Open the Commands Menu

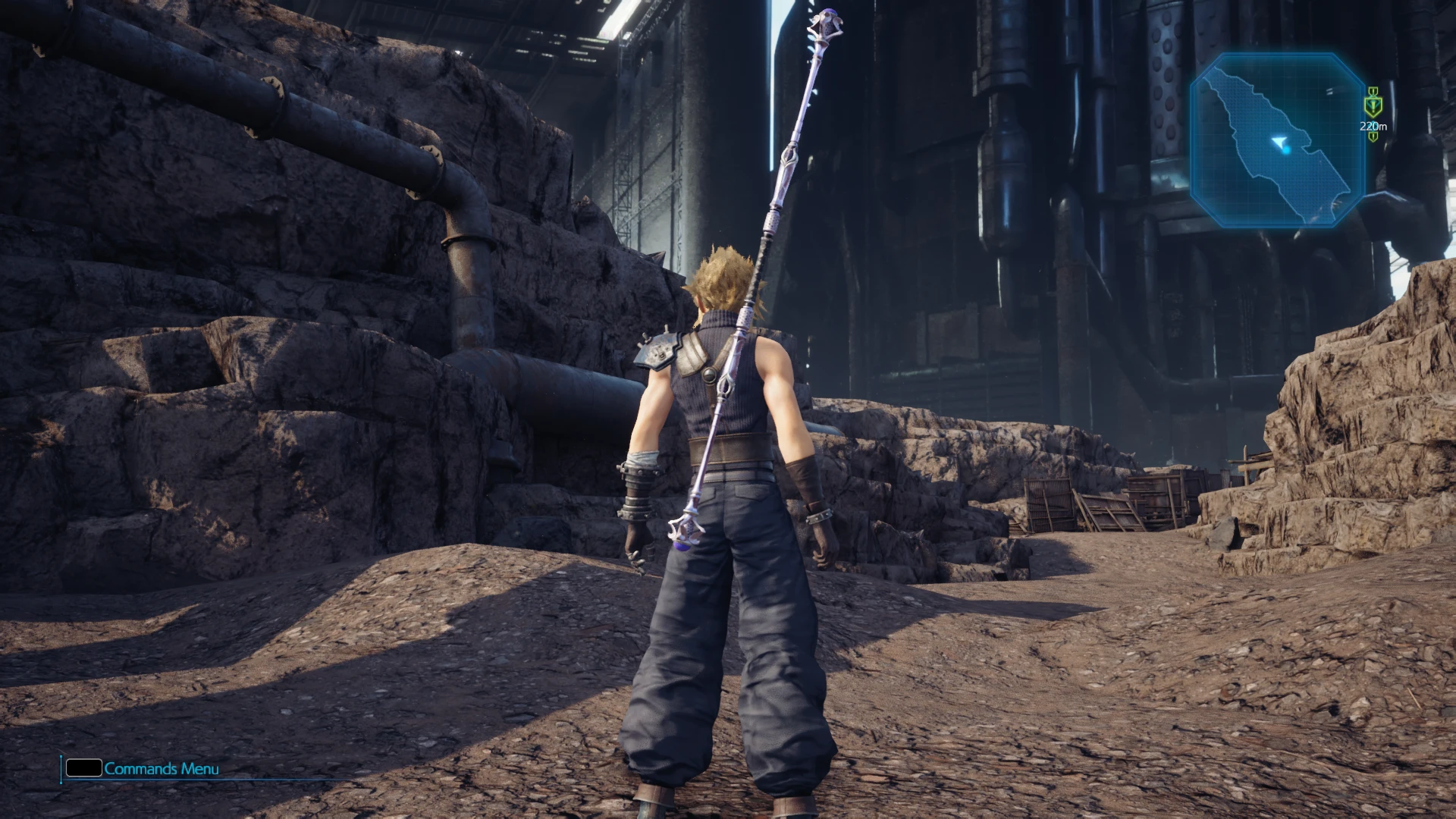tap(143, 768)
